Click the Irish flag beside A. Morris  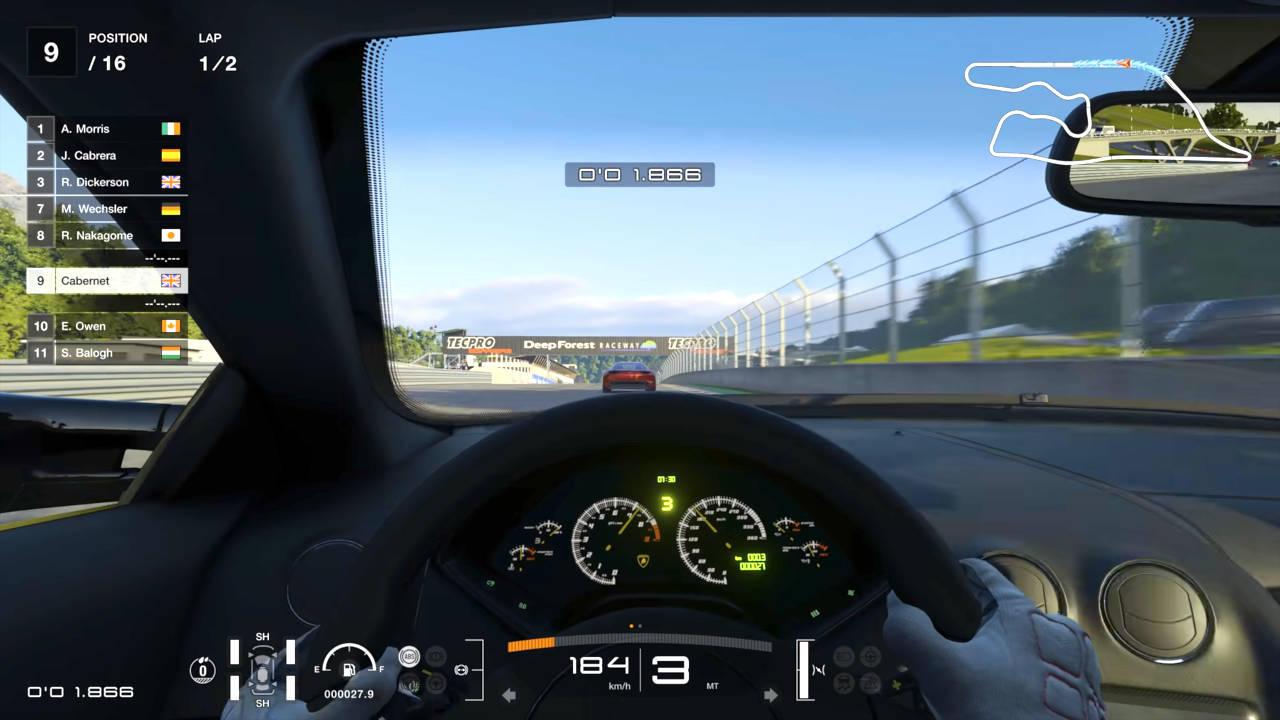click(169, 129)
